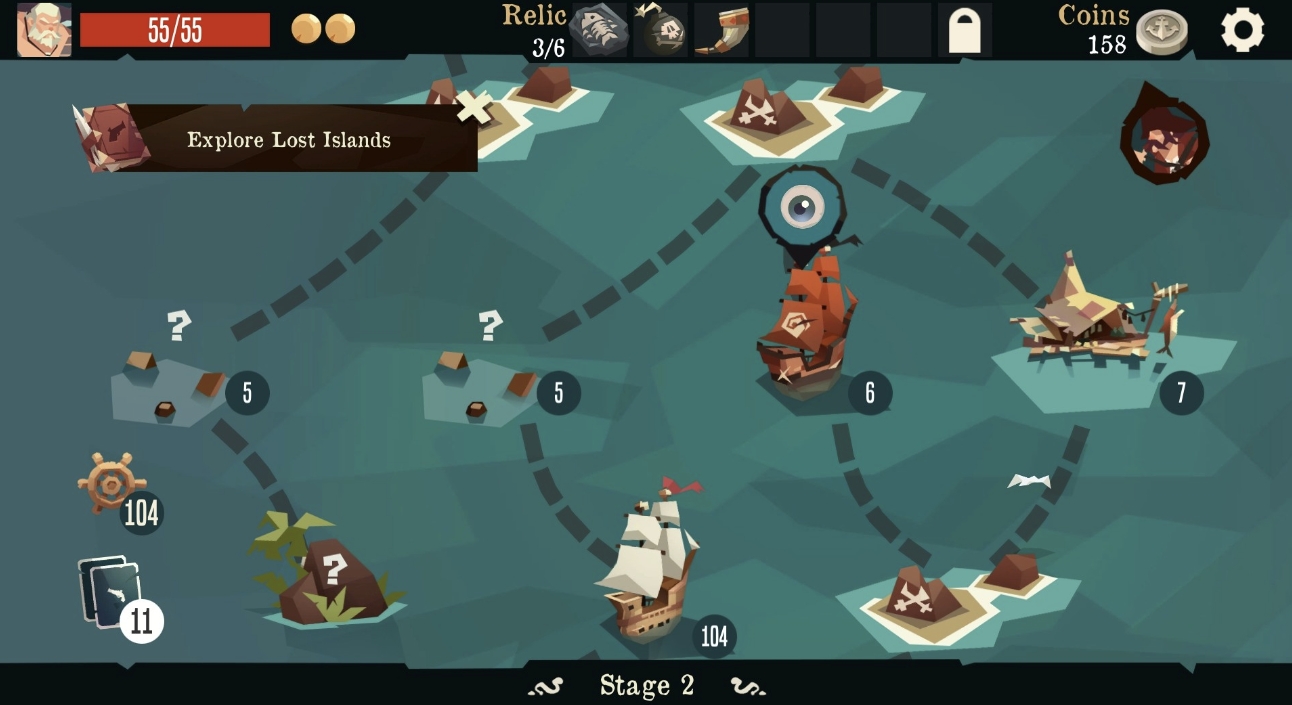Open the card deck showing 11

(x=110, y=593)
